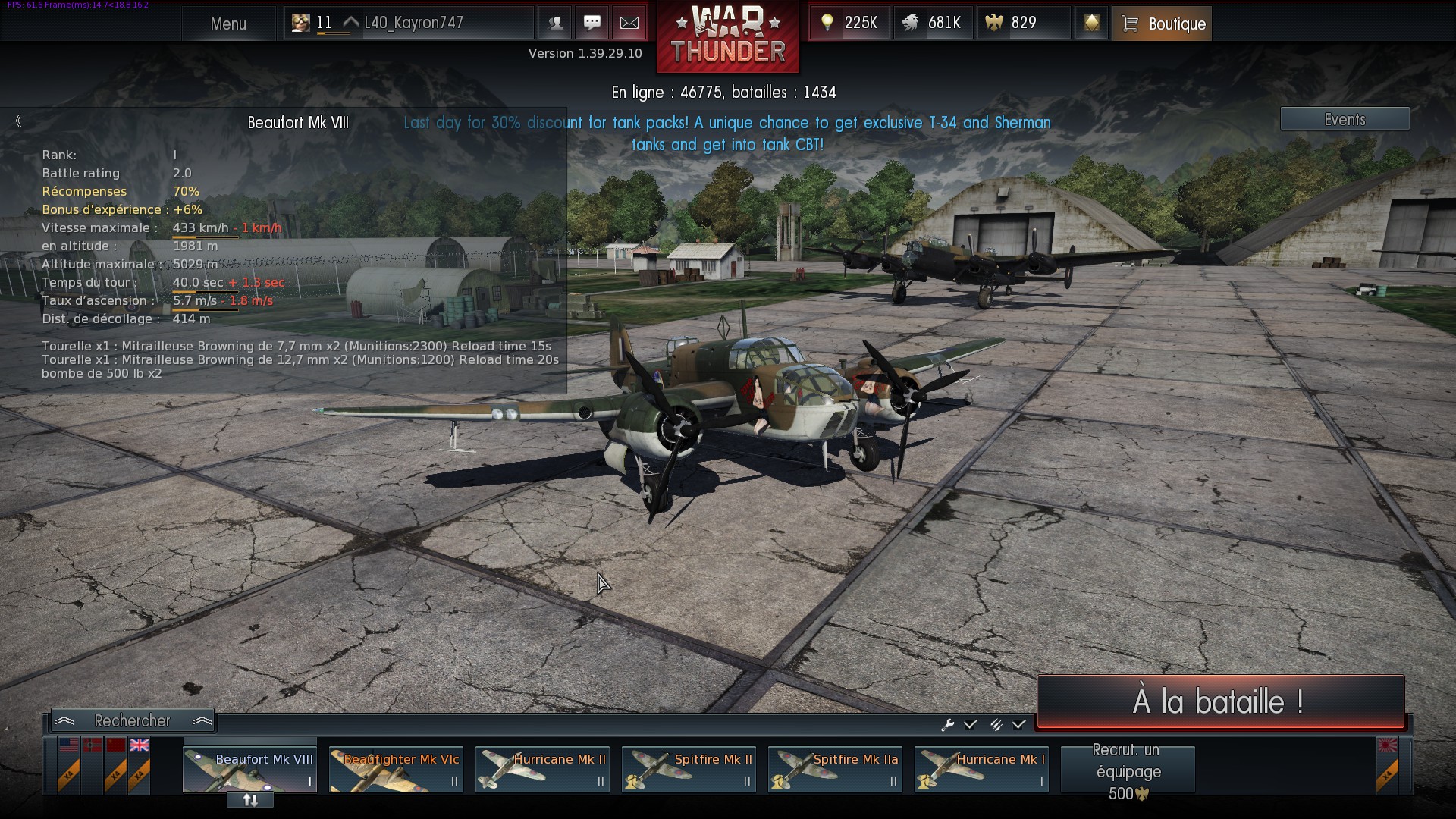Open the friends contacts icon
This screenshot has width=1456, height=819.
[x=555, y=23]
